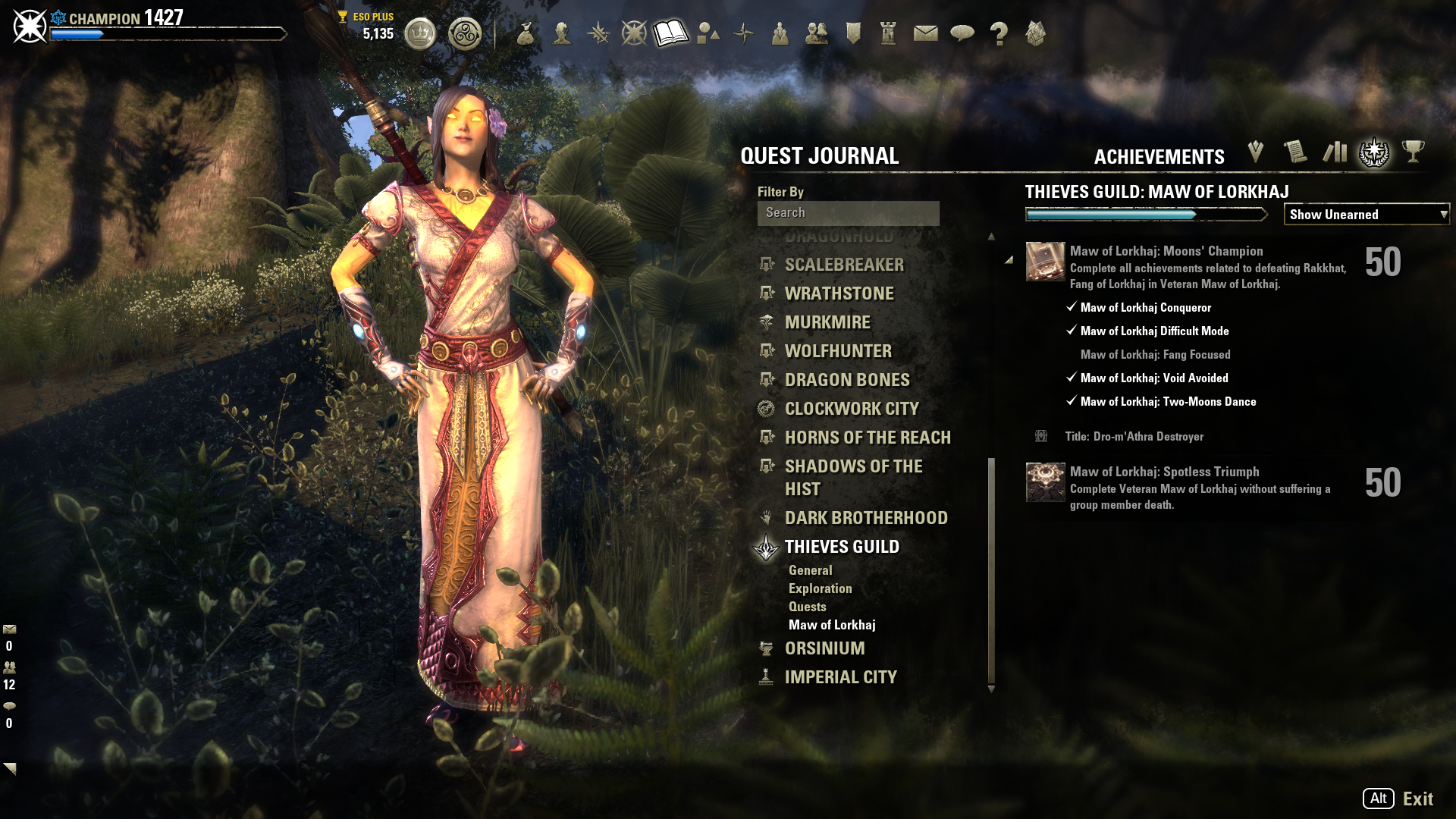Open Shadows of the Hist category
This screenshot has height=819, width=1456.
(x=853, y=477)
